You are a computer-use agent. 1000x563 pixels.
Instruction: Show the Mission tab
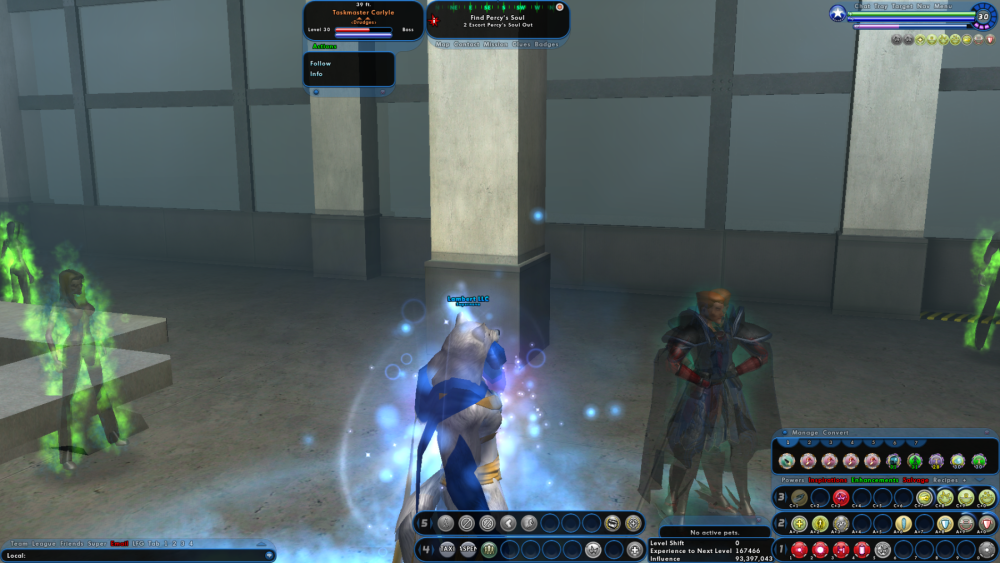[x=496, y=44]
